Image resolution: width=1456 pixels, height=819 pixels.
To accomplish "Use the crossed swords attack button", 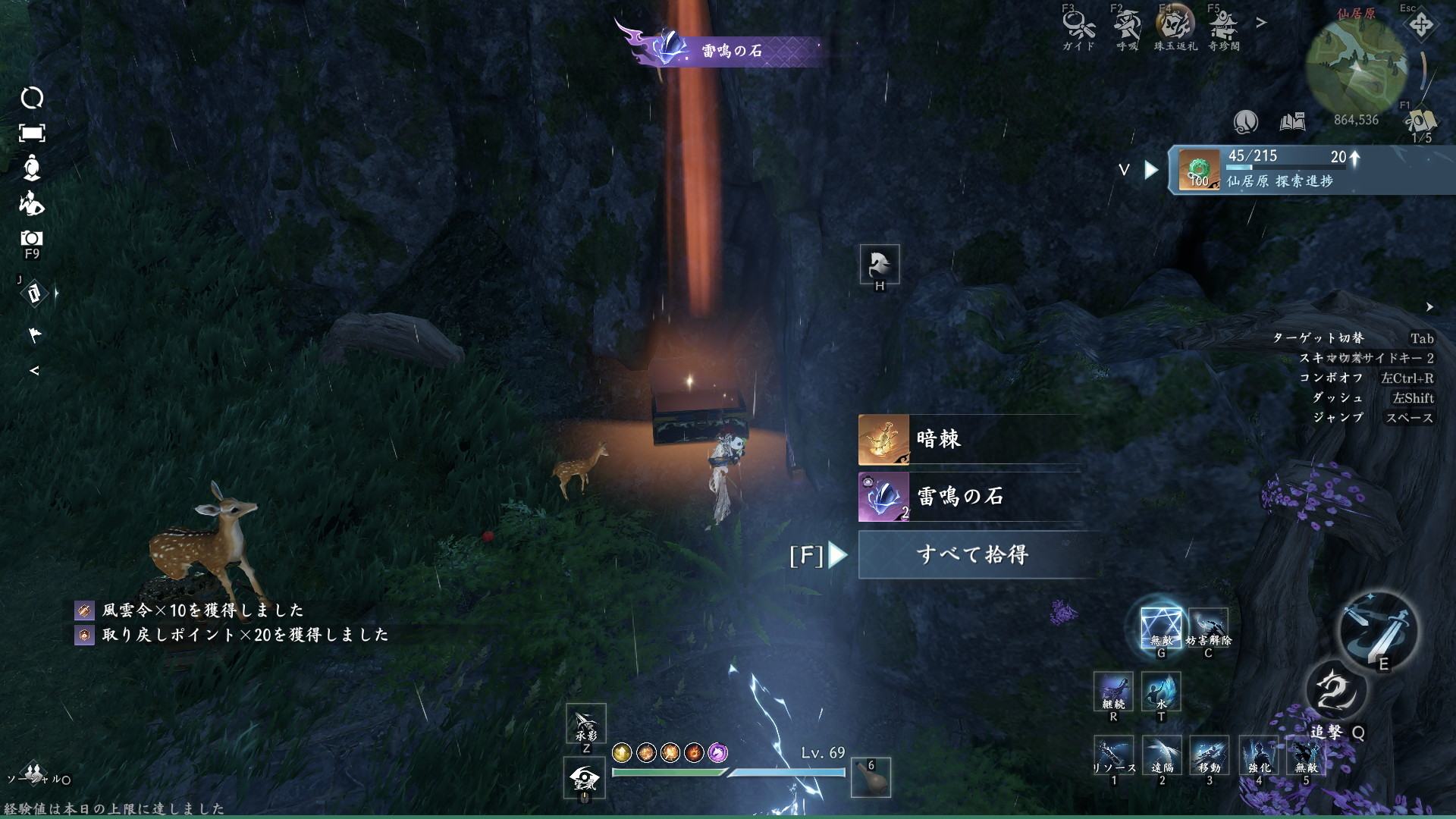I will pos(1377,629).
